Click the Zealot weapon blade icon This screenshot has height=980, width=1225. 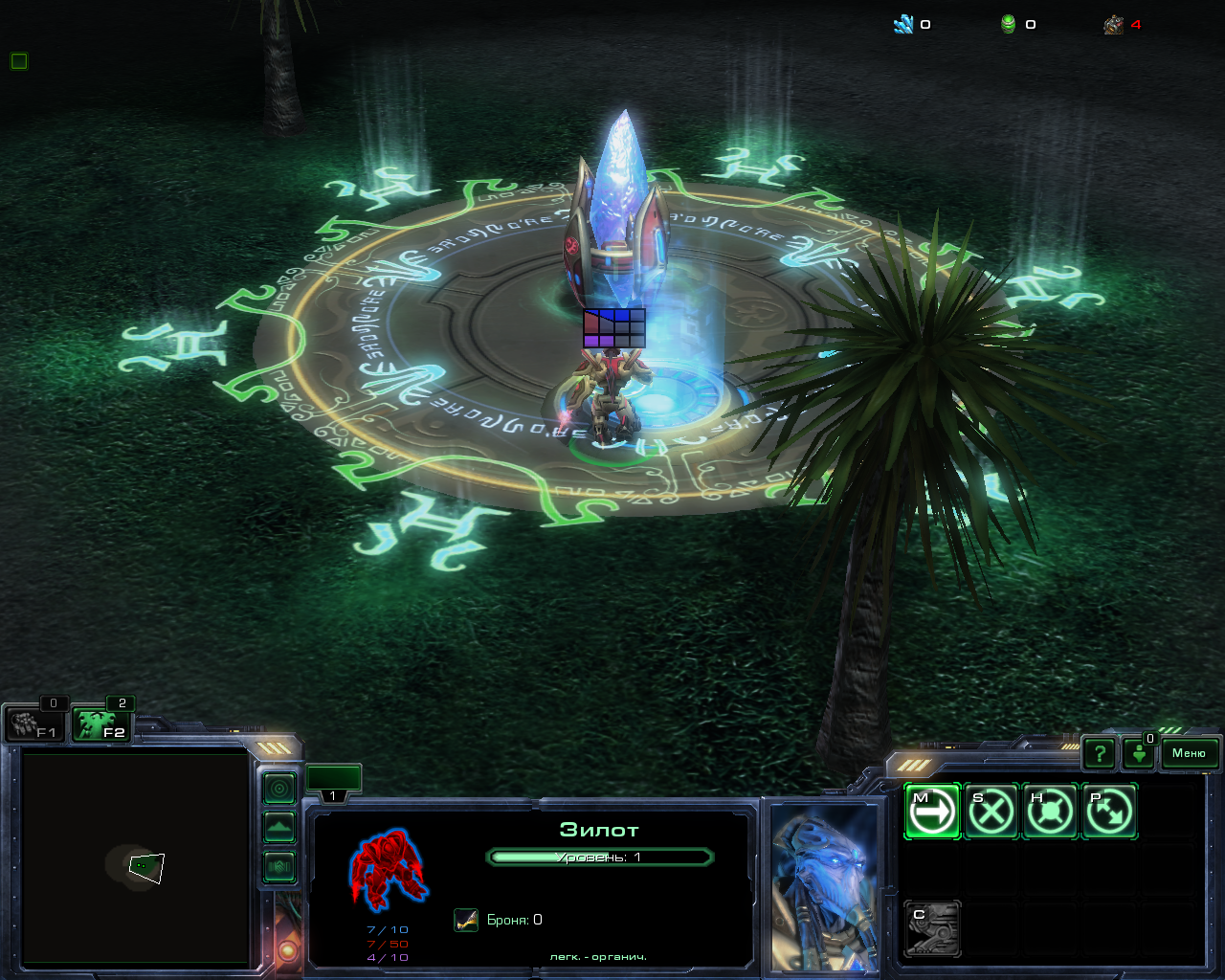coord(466,920)
